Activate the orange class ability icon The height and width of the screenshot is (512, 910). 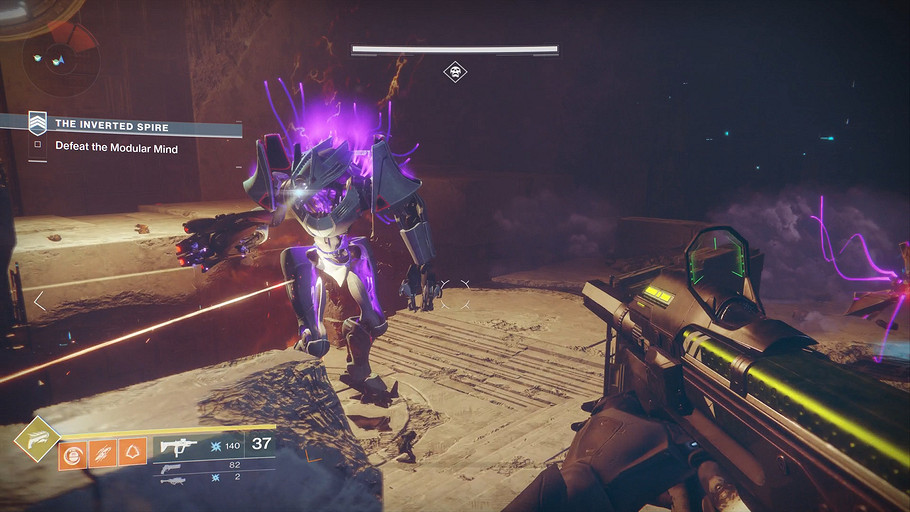pos(132,453)
